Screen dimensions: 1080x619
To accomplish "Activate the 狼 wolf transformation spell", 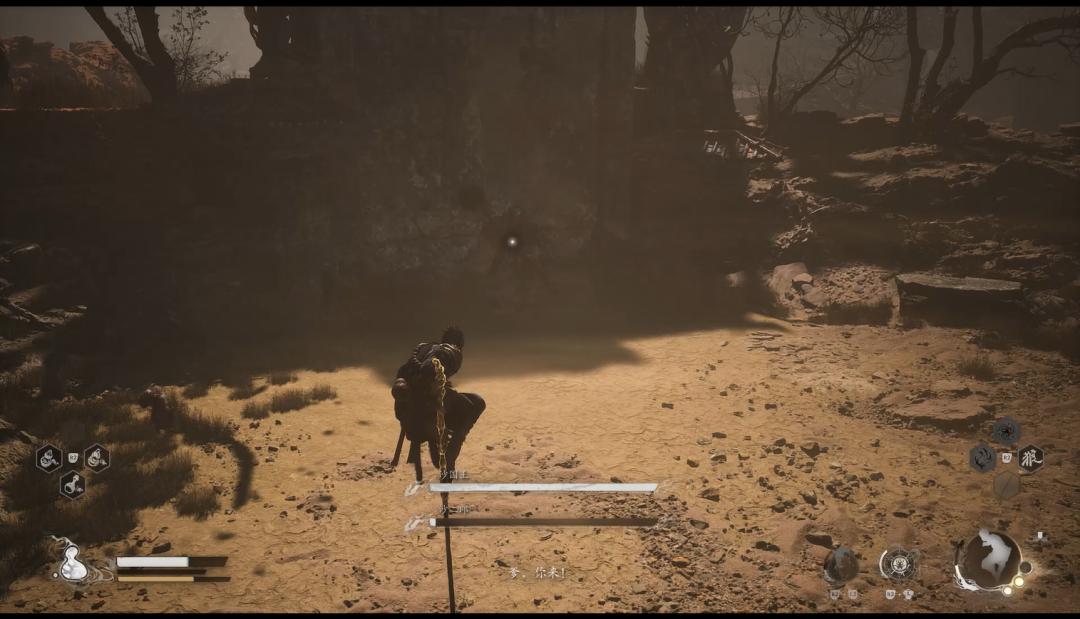I will pyautogui.click(x=1030, y=458).
